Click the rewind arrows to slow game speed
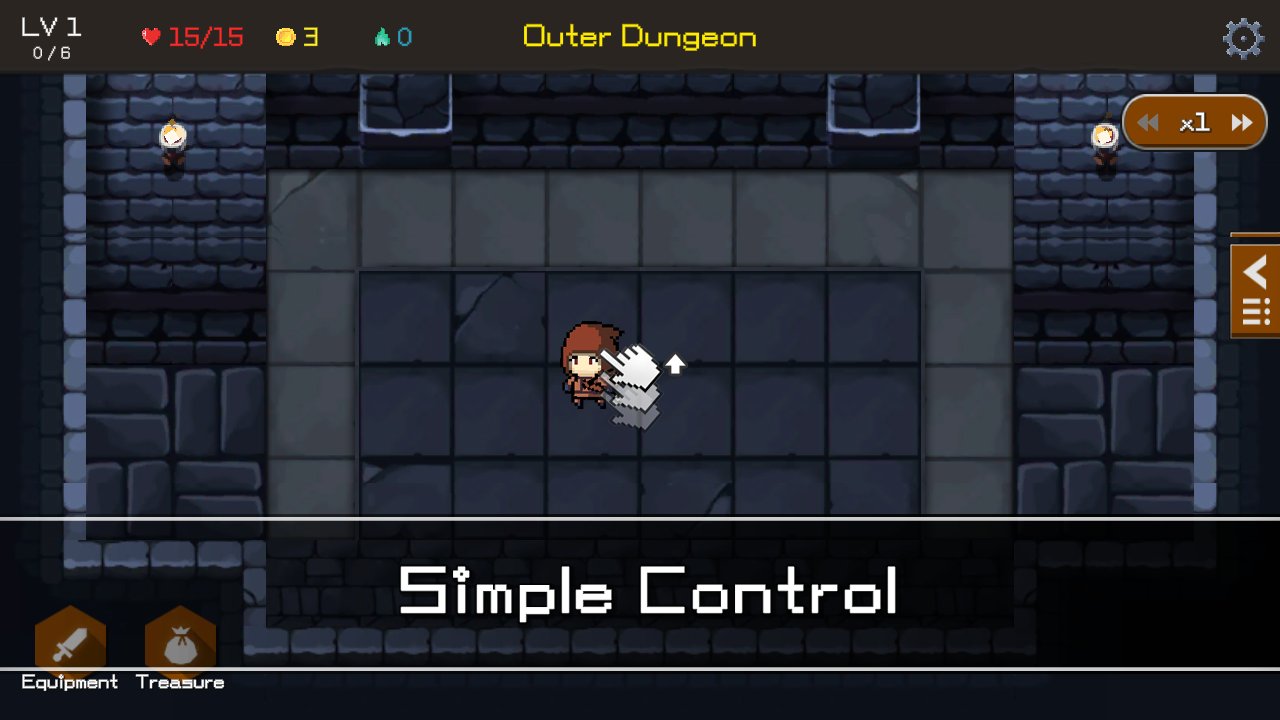The height and width of the screenshot is (720, 1280). [x=1148, y=121]
